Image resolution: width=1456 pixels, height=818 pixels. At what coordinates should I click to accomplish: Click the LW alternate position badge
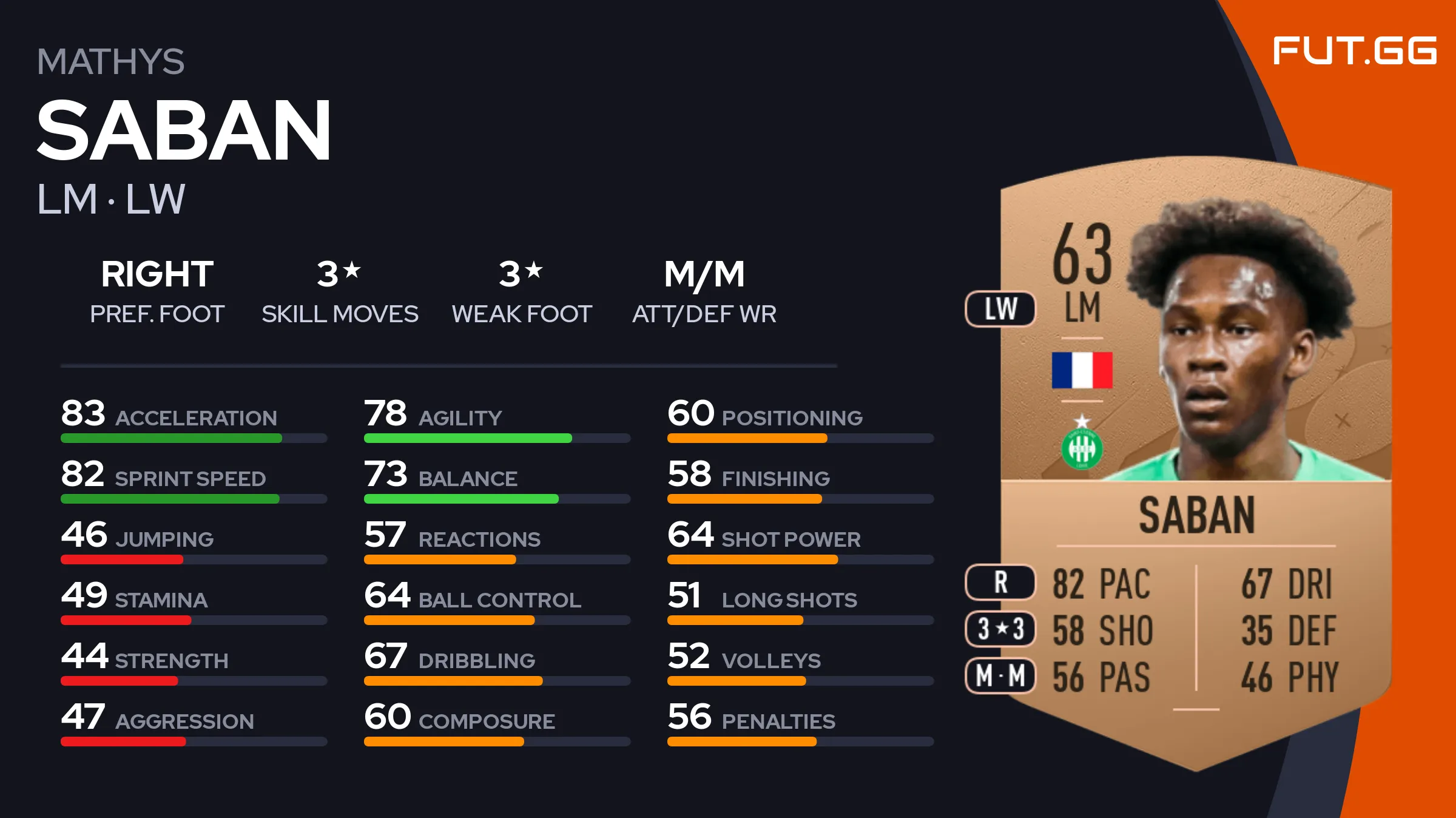(x=1000, y=309)
